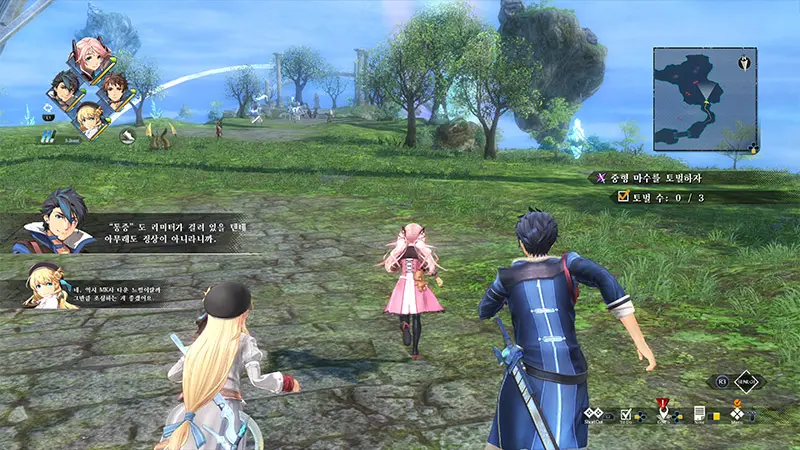Open the Notes page icon
Image resolution: width=800 pixels, height=450 pixels.
(700, 413)
